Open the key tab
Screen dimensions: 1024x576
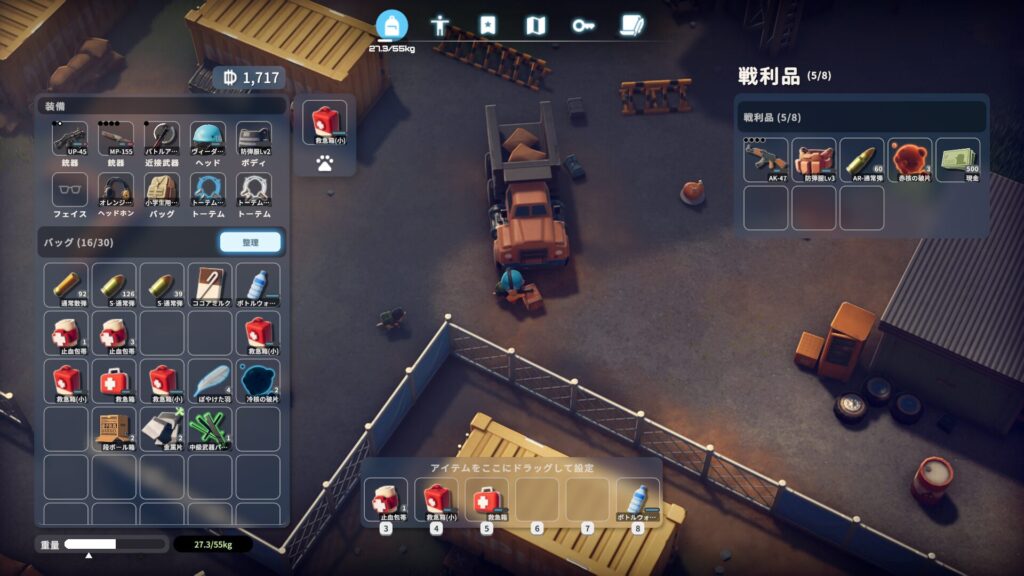click(x=583, y=25)
